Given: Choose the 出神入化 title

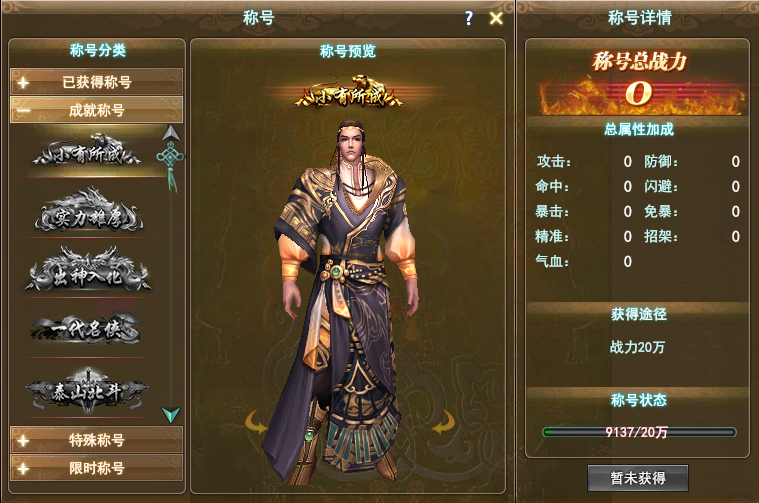Looking at the screenshot, I should (90, 274).
